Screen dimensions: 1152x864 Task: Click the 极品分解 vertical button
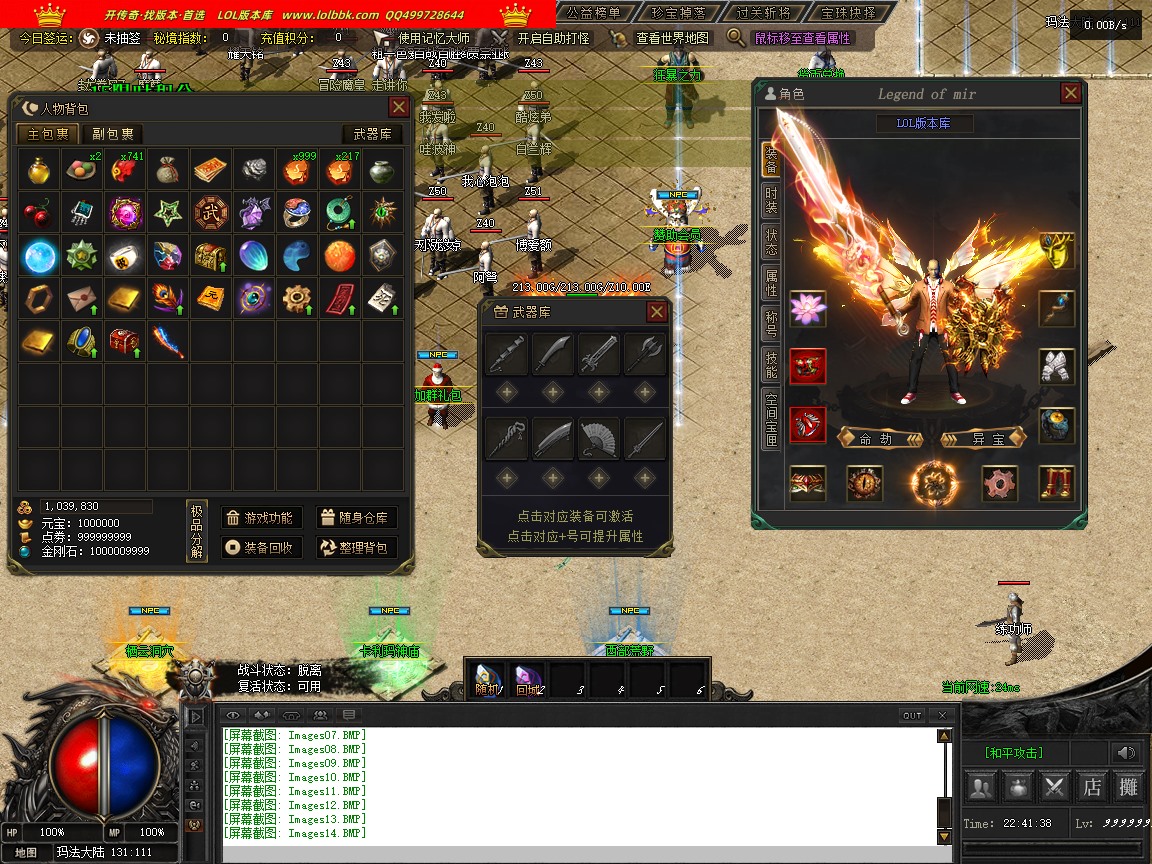tap(197, 532)
